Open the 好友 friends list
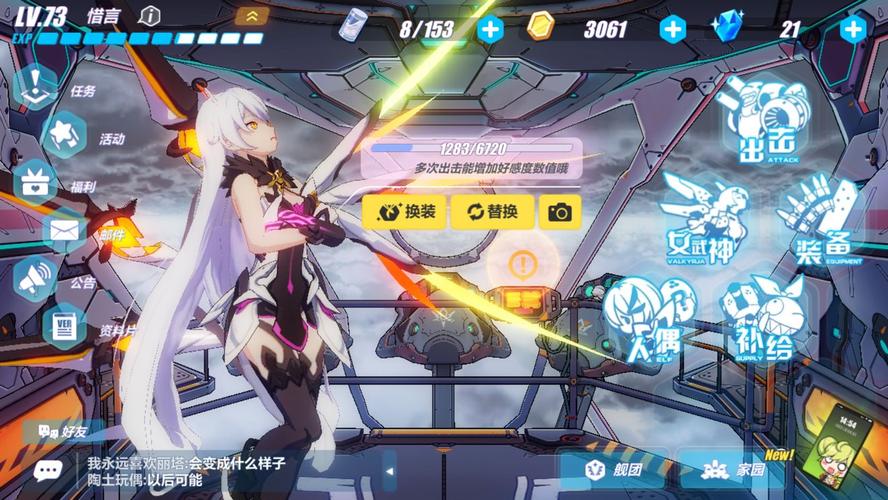The width and height of the screenshot is (888, 500). [62, 432]
